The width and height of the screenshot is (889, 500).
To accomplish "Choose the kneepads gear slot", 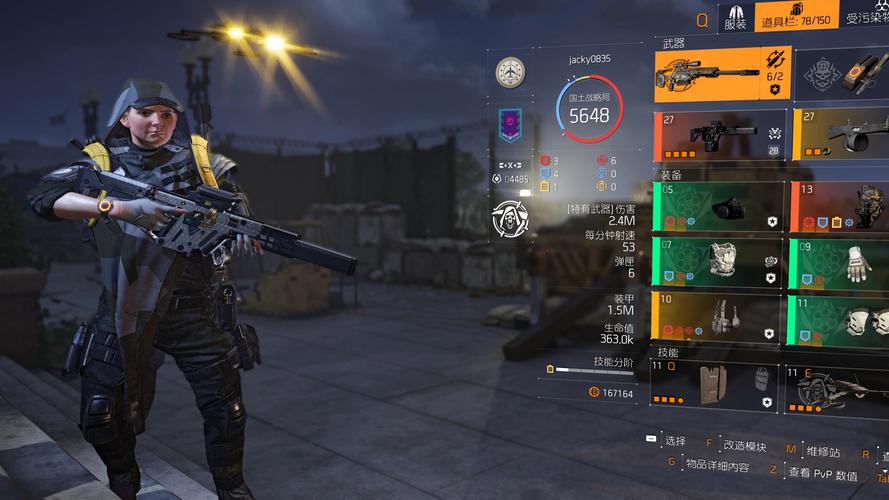I will pos(840,317).
